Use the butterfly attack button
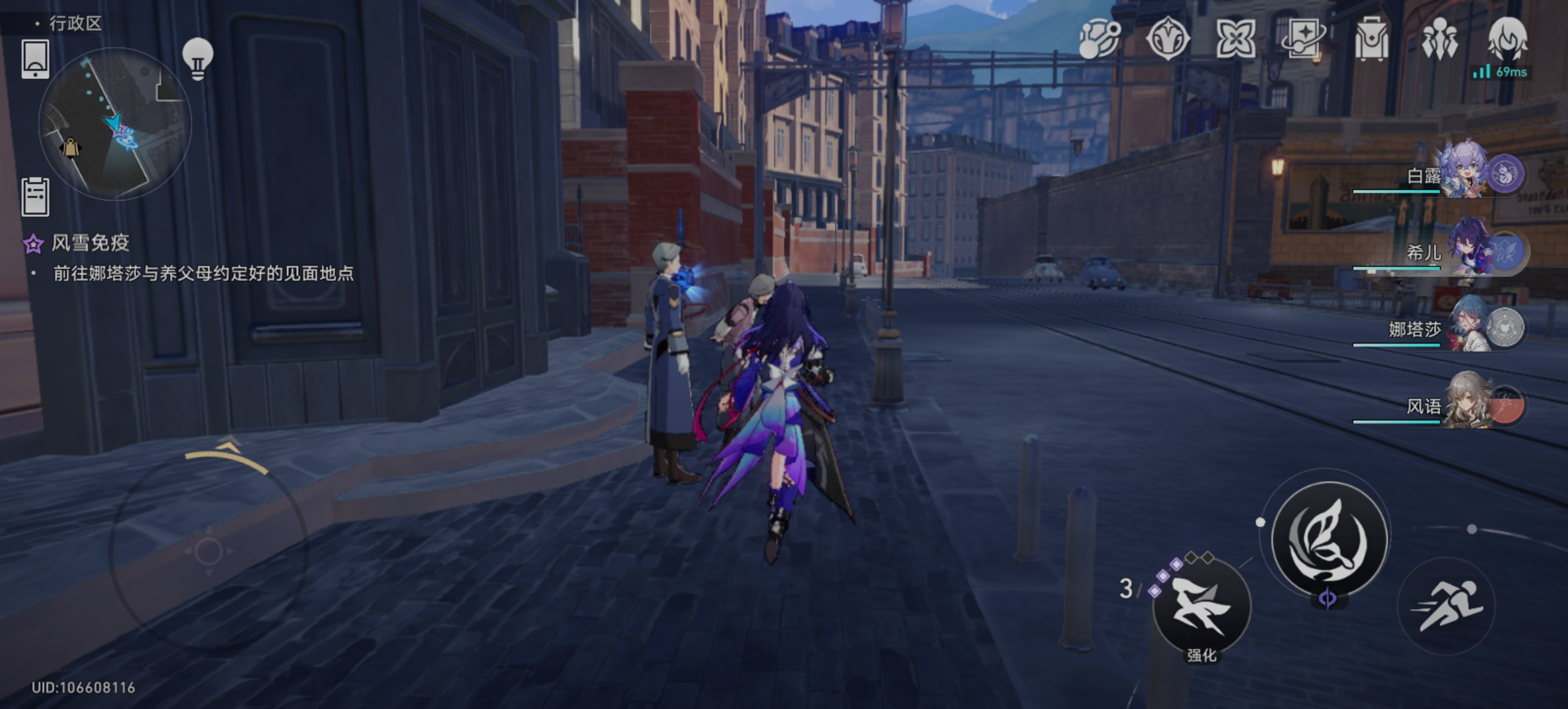The height and width of the screenshot is (709, 1568). coord(1329,540)
